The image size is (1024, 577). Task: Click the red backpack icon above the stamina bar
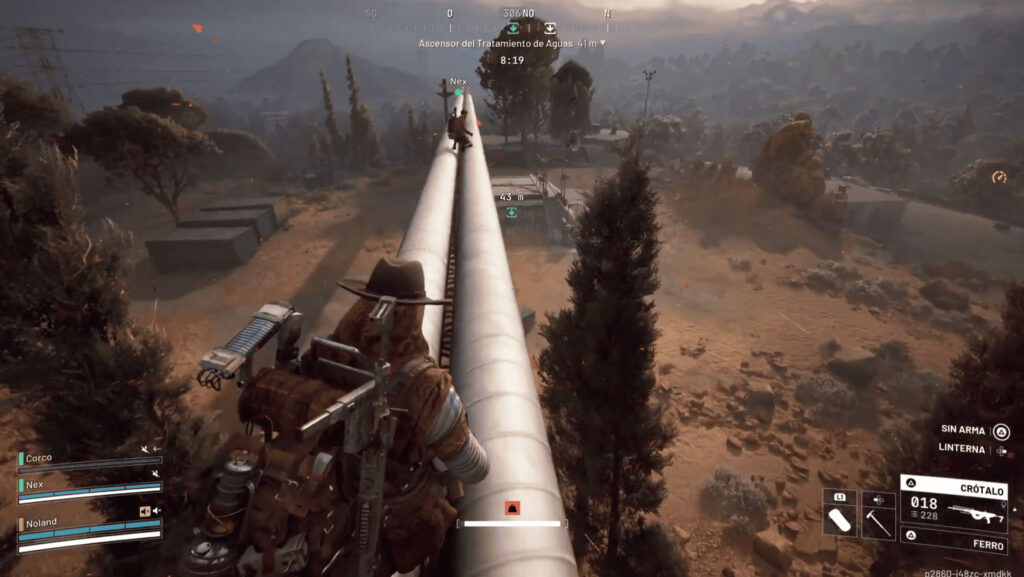(x=512, y=507)
